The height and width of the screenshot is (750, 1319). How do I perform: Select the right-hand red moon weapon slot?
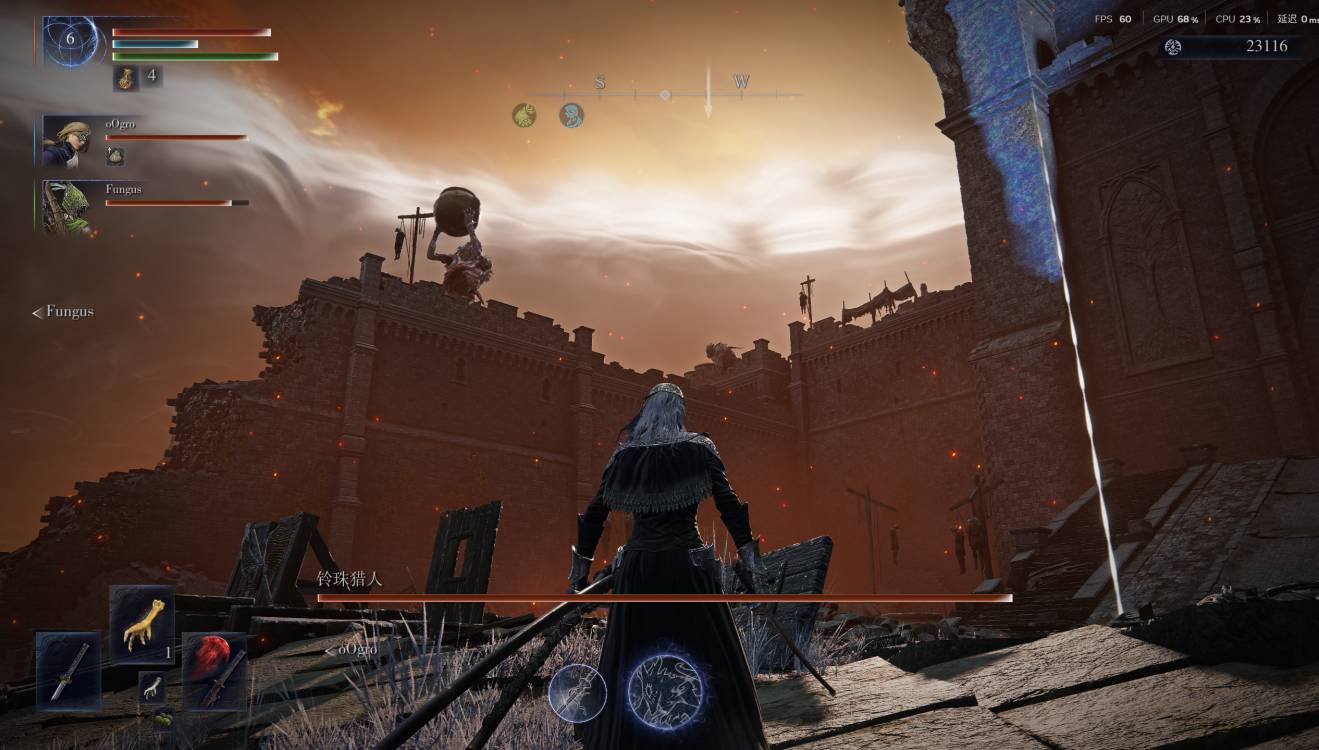pos(214,671)
